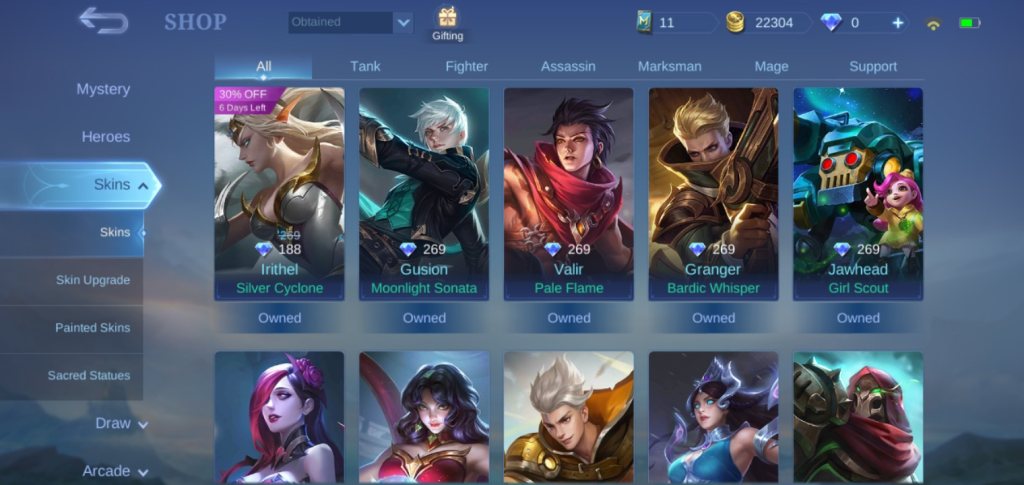Go to the Heroes section
This screenshot has height=485, width=1024.
click(106, 137)
